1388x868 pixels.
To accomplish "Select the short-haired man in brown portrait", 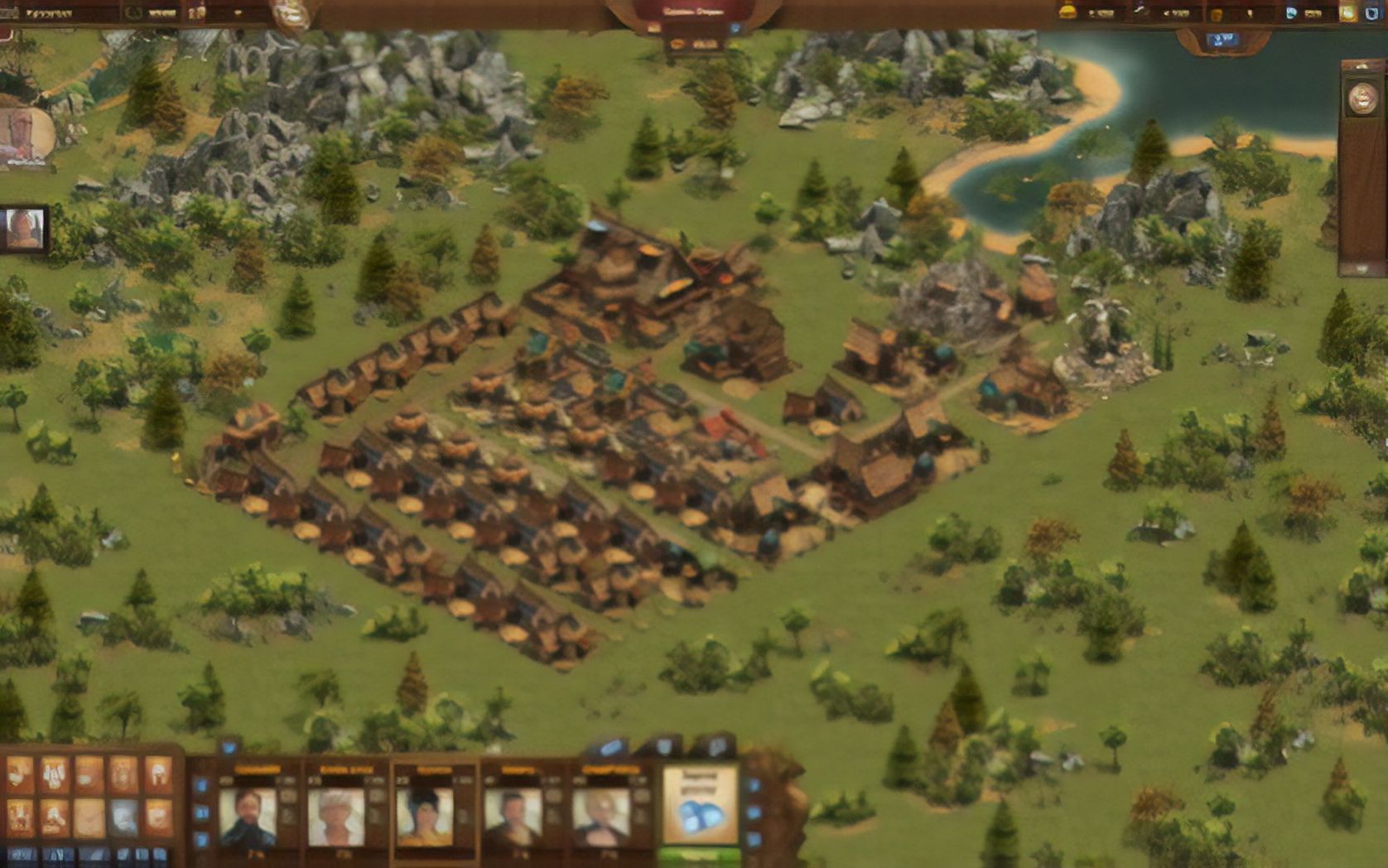I will tap(513, 817).
